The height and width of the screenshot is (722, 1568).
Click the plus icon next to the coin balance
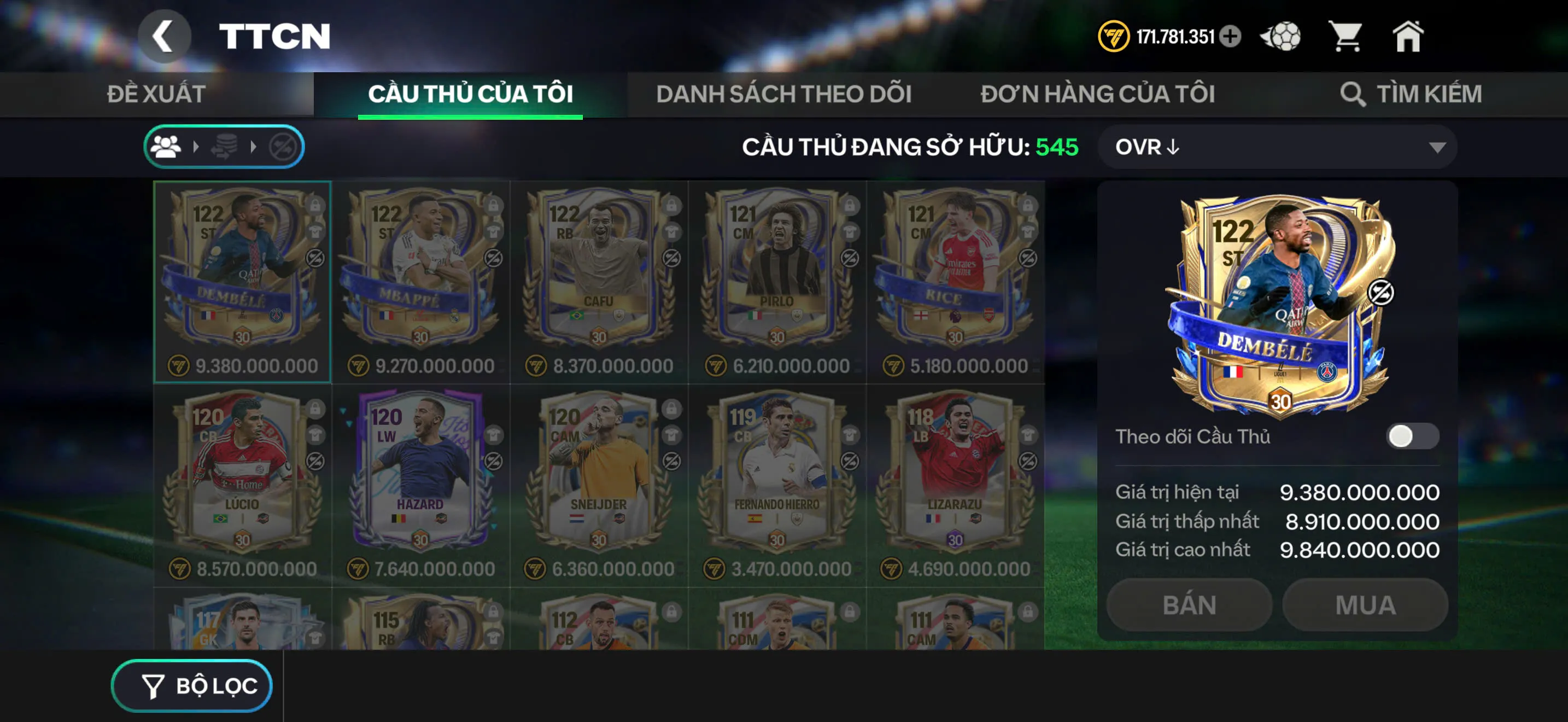pyautogui.click(x=1231, y=37)
